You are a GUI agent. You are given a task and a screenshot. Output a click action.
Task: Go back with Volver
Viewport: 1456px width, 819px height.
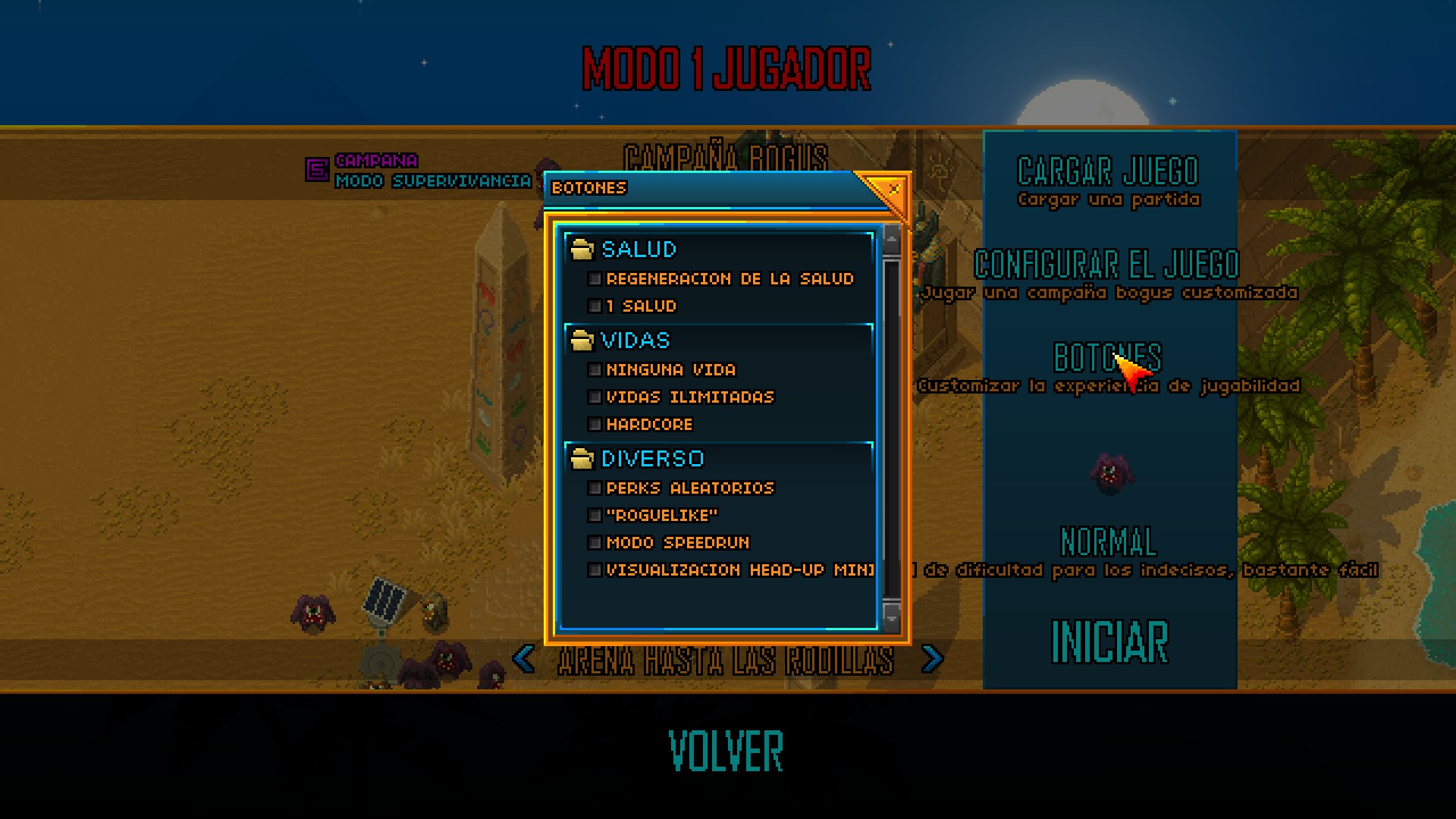point(726,751)
